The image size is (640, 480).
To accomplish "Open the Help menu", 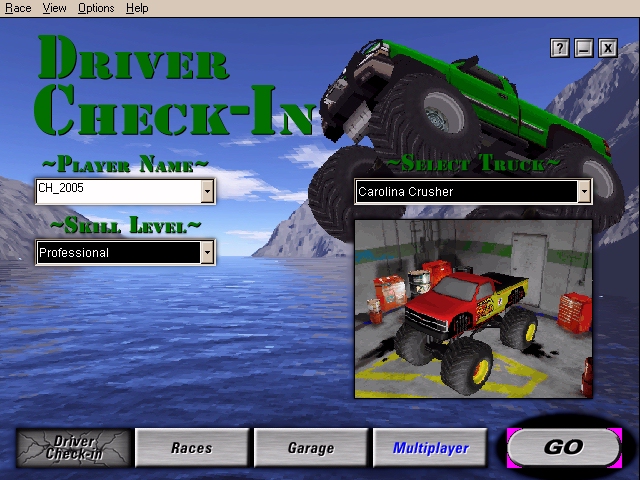I will coord(138,8).
